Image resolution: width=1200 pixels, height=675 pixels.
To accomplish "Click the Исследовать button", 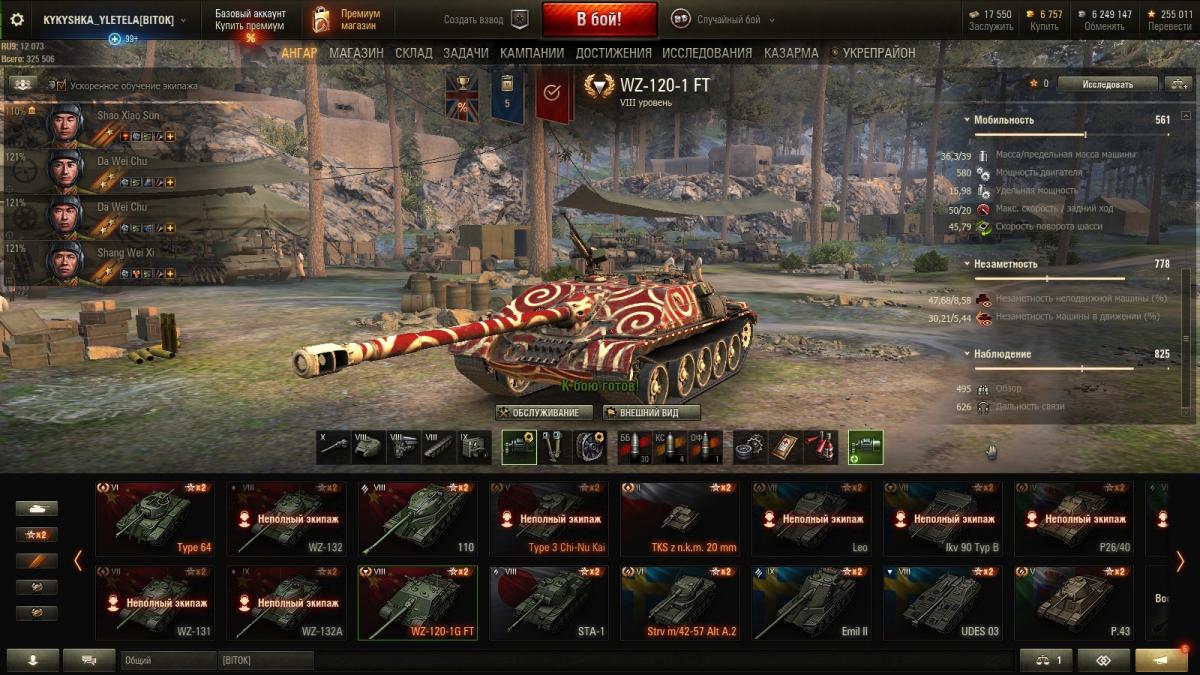I will click(1107, 84).
